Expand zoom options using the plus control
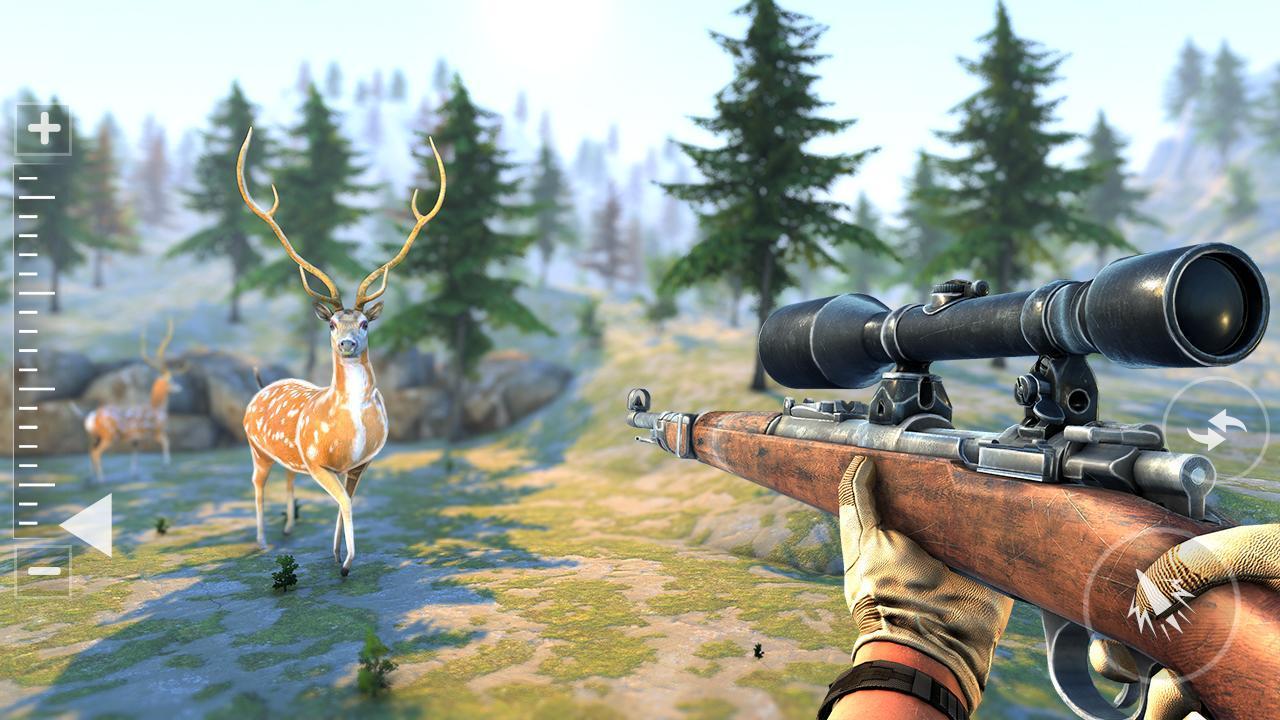This screenshot has height=720, width=1280. 42,127
